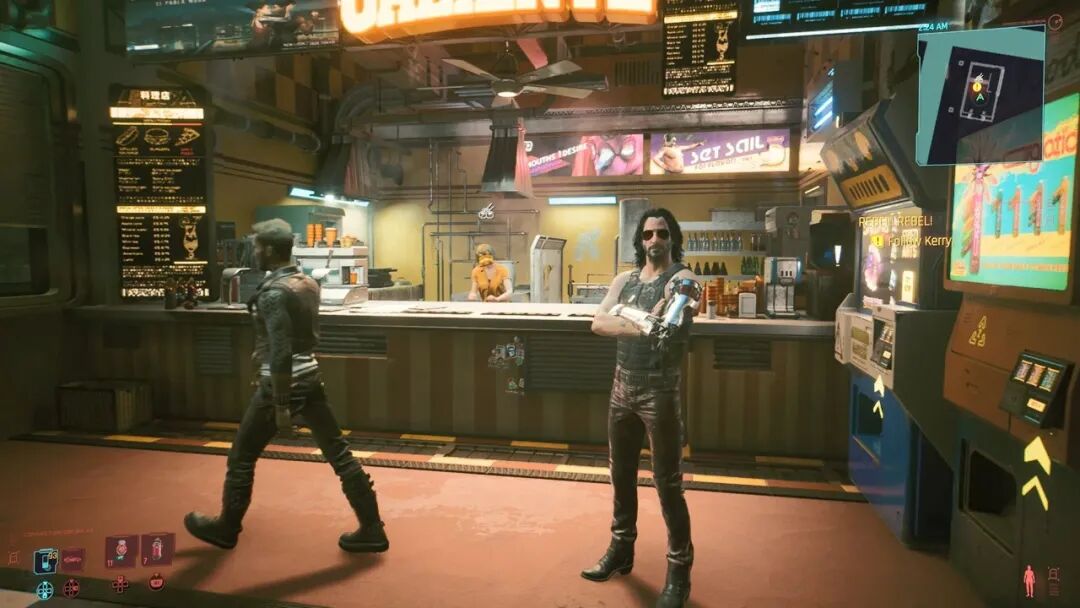
Task: Click the red body silhouette icon
Action: [1029, 581]
